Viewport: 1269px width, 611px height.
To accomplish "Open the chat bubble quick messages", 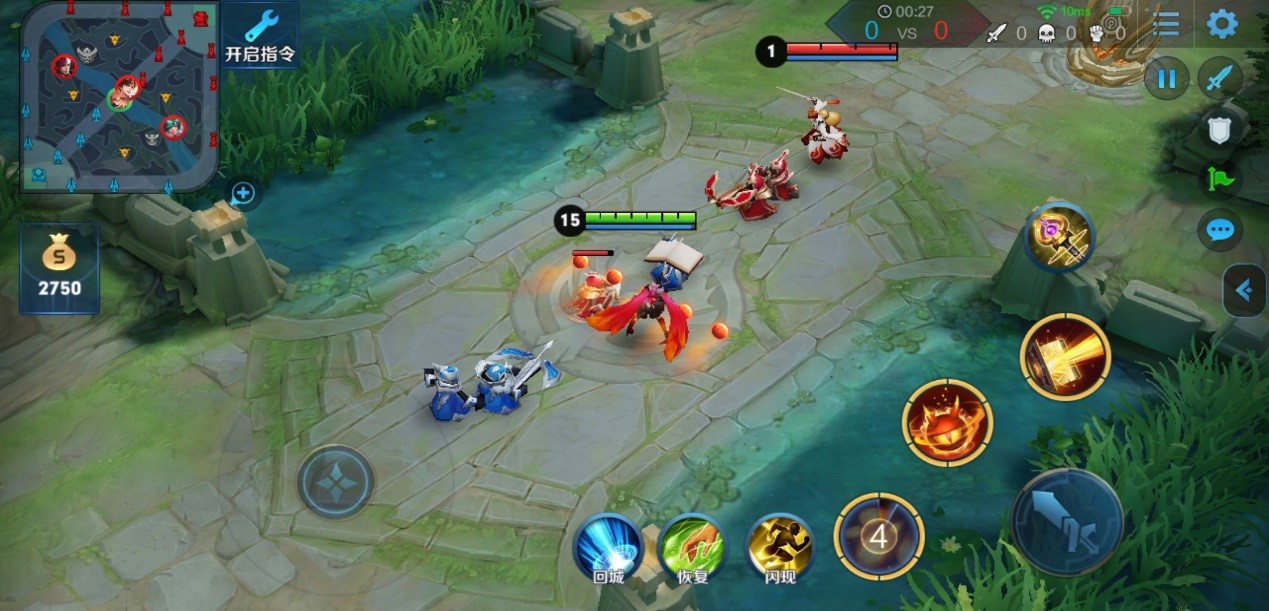I will [x=1221, y=231].
